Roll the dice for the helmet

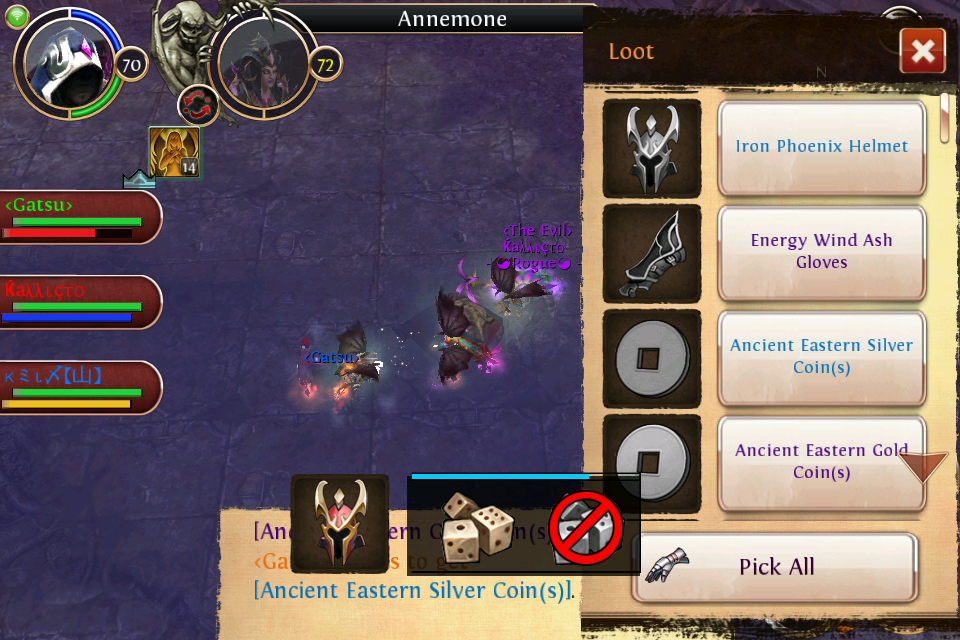click(478, 524)
